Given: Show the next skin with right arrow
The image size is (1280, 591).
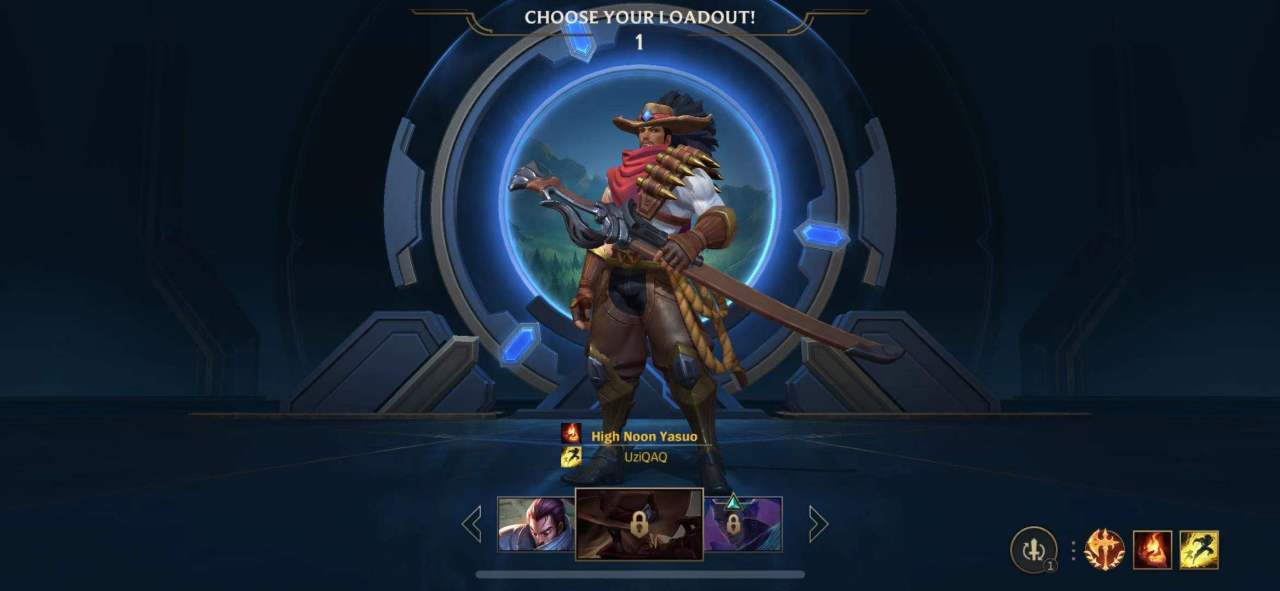Looking at the screenshot, I should pyautogui.click(x=818, y=524).
